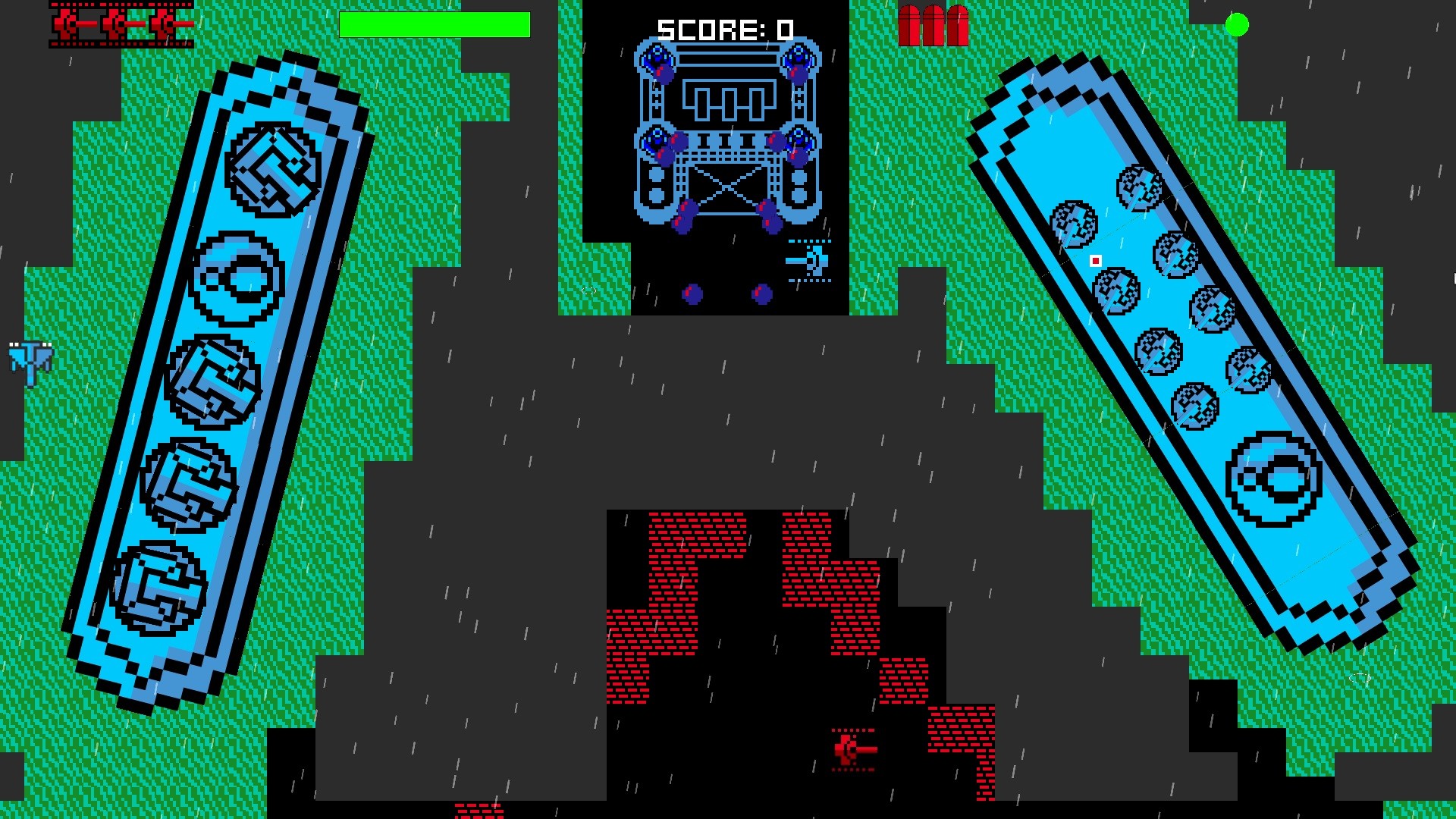
Task: Select the red ammo silo icons top-right
Action: 934,21
